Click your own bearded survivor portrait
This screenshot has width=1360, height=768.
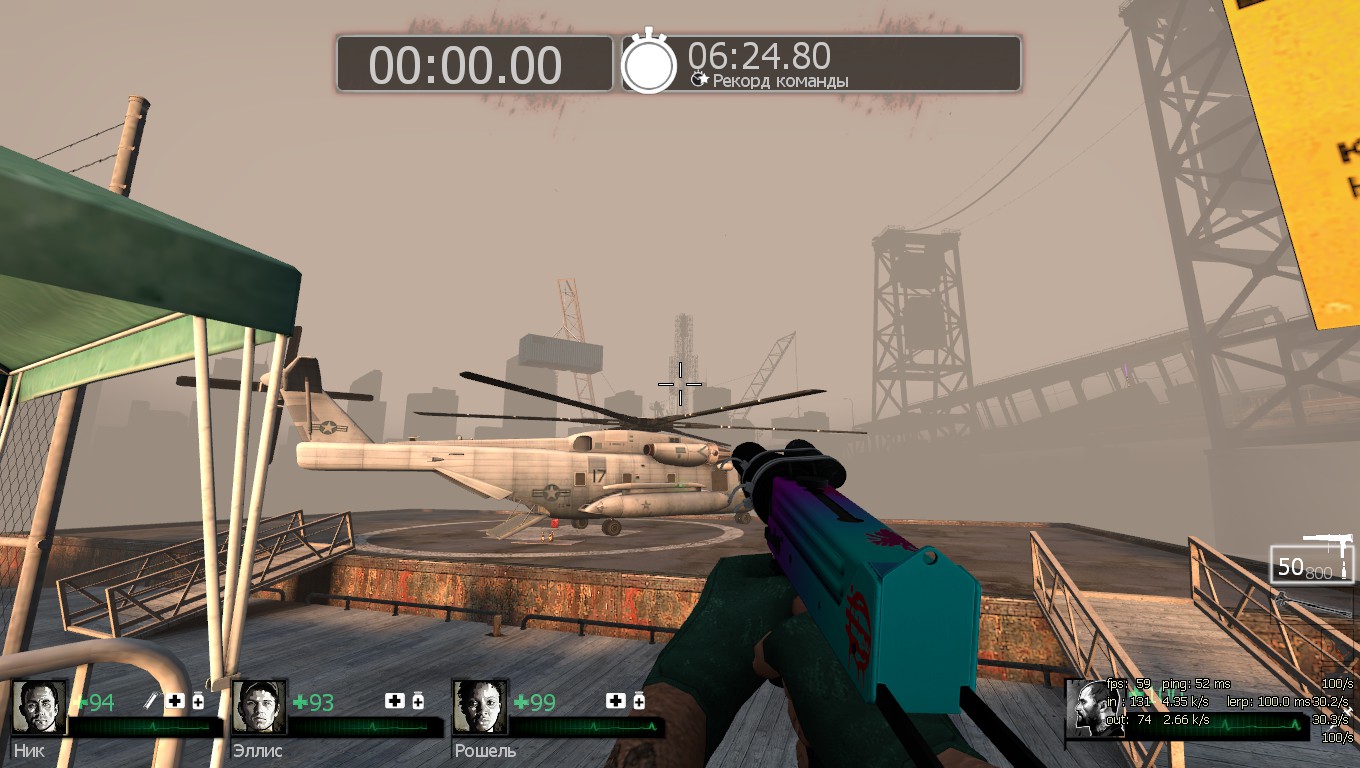(x=1091, y=709)
